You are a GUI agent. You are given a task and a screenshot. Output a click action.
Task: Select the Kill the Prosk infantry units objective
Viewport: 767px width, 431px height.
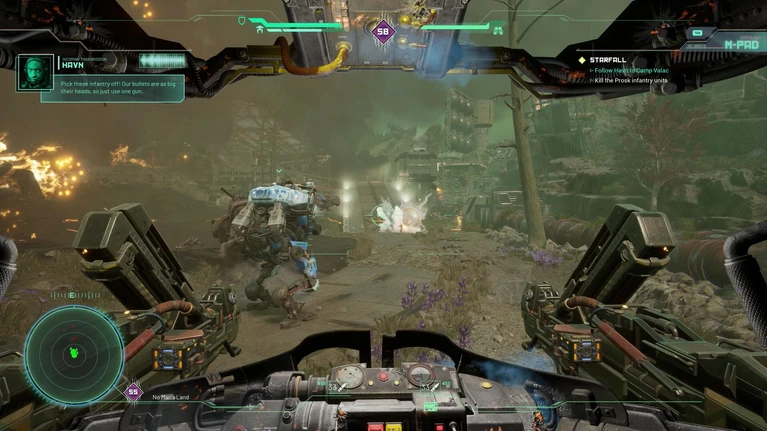[x=634, y=79]
